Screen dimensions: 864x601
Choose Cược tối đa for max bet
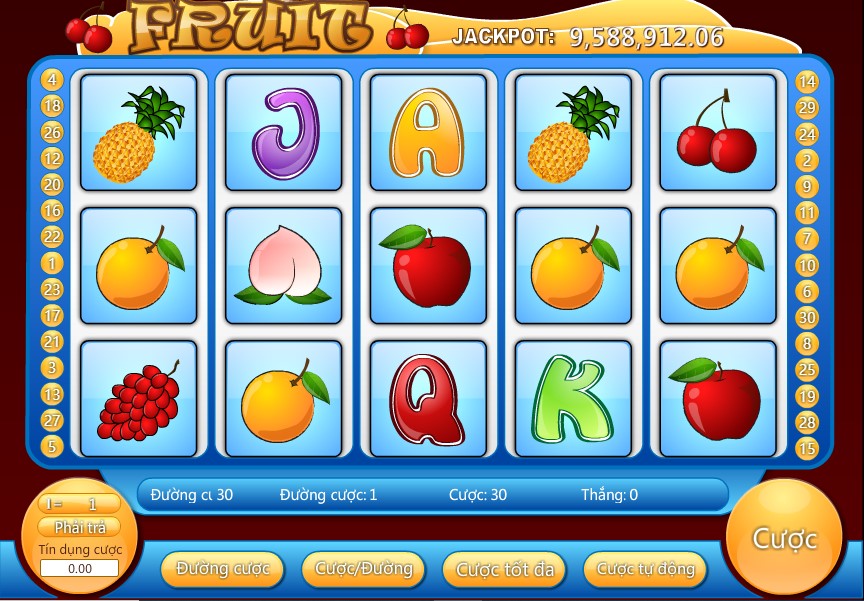[x=504, y=569]
